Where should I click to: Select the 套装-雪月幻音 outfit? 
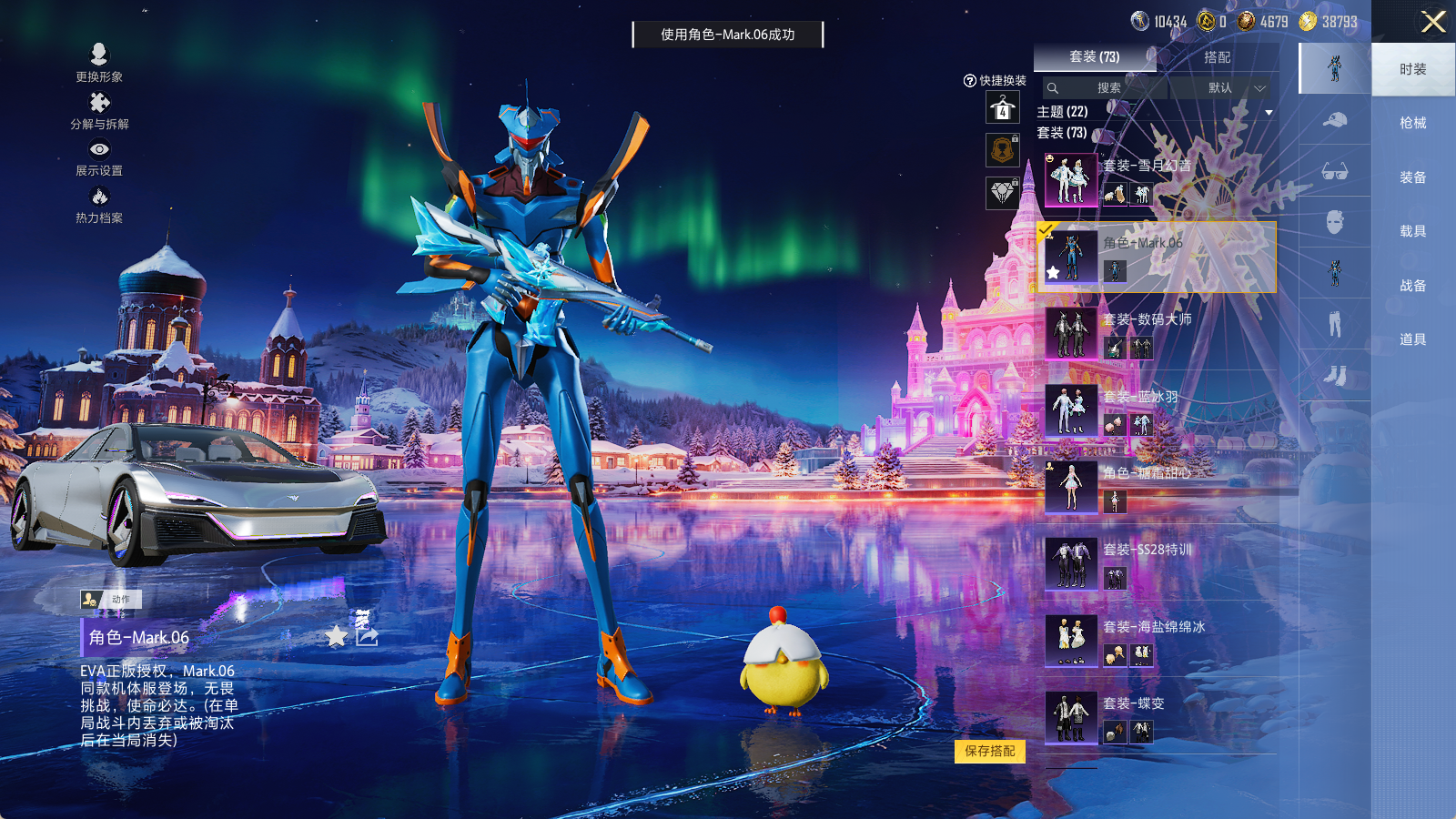(1156, 179)
